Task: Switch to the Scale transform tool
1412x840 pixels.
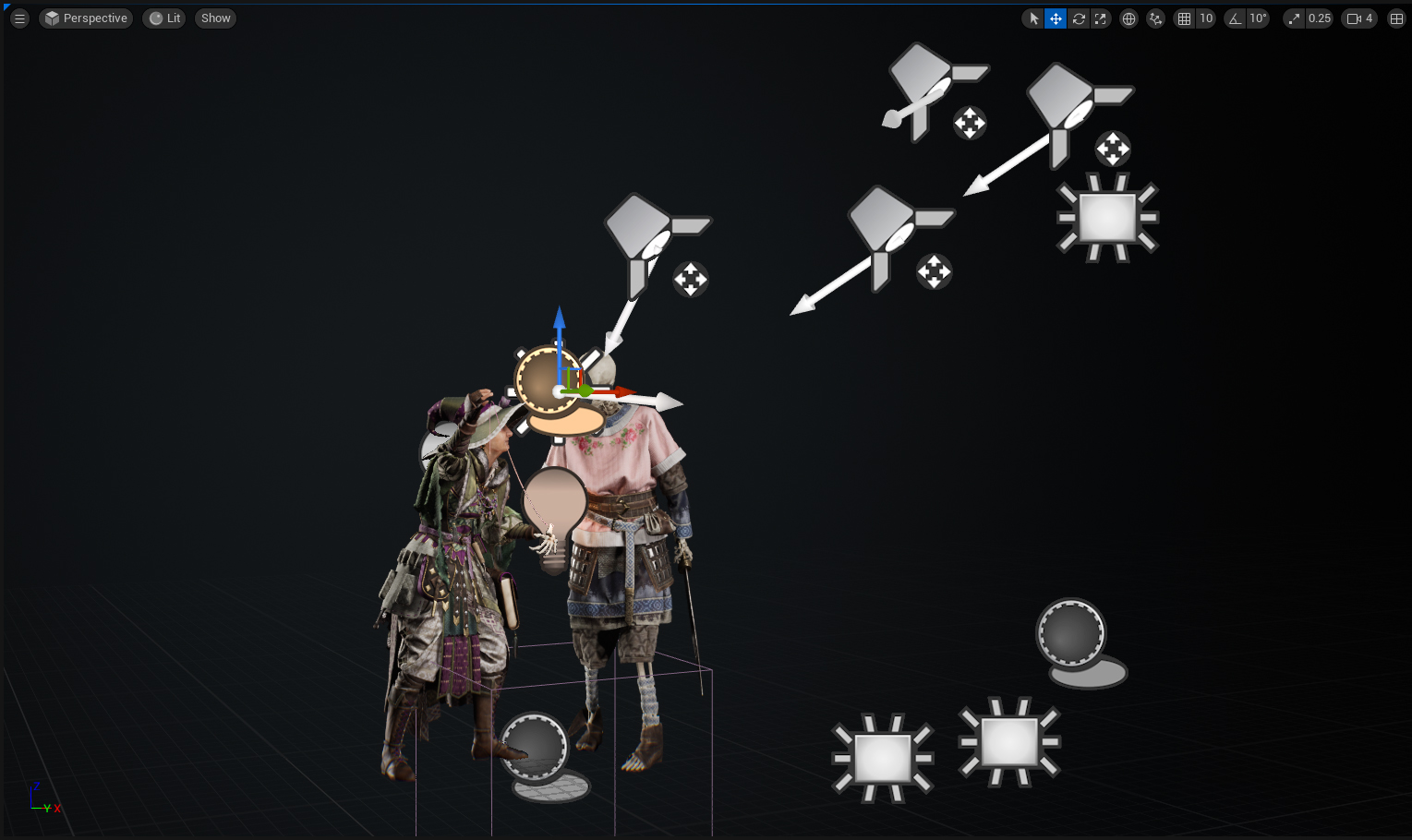Action: 1100,18
